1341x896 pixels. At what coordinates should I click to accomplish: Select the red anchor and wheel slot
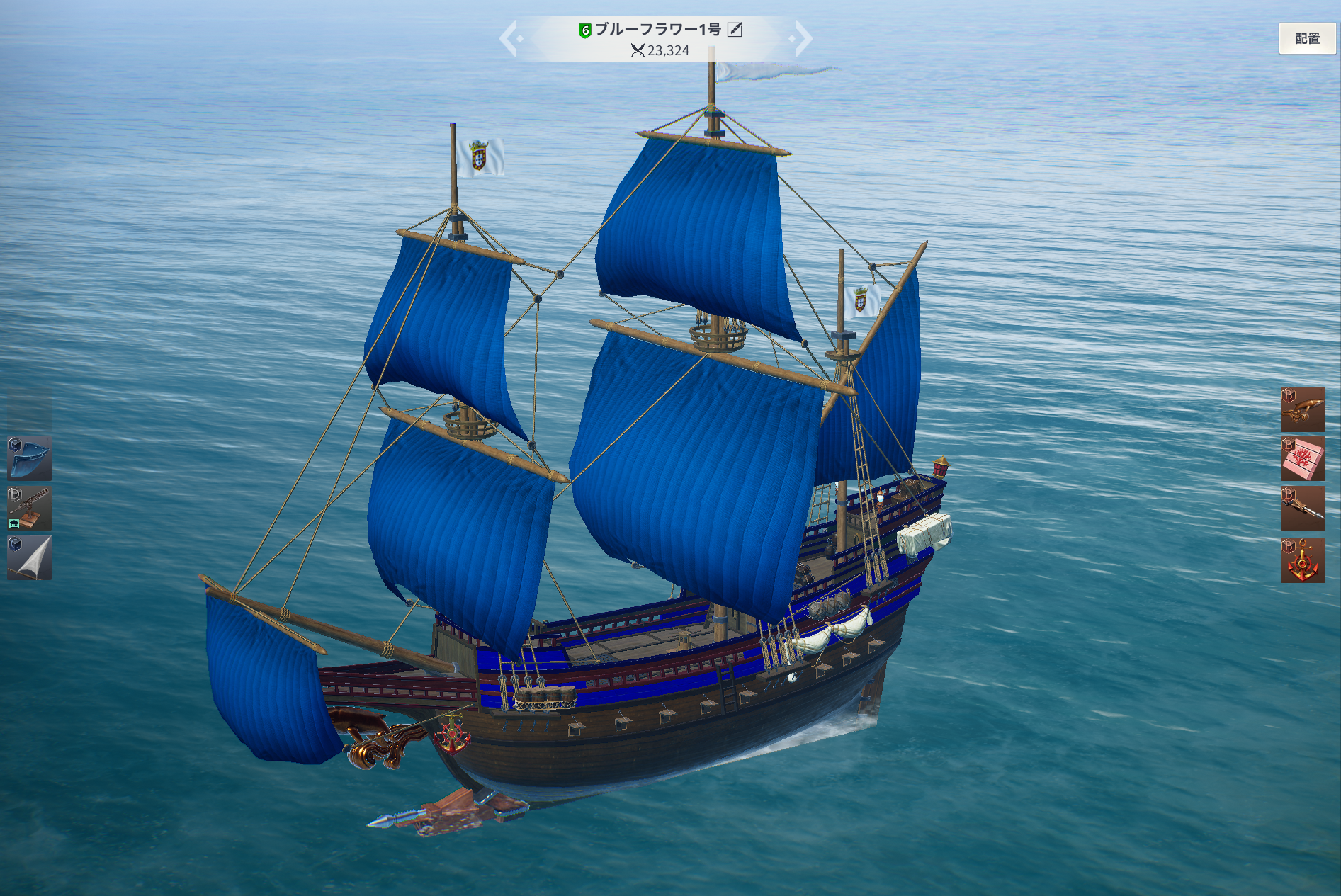pyautogui.click(x=1303, y=560)
